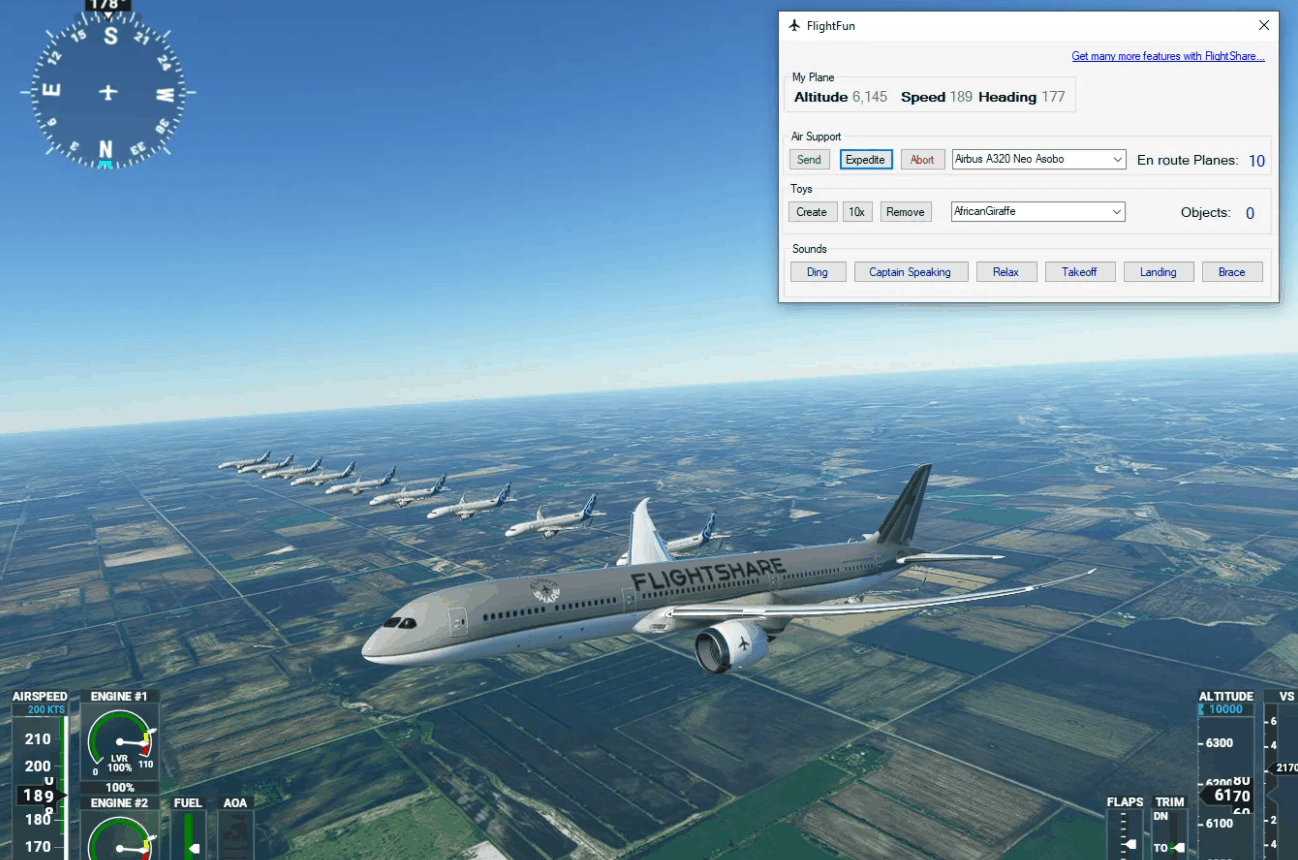Viewport: 1298px width, 860px height.
Task: Play the Brace sound
Action: click(1232, 272)
